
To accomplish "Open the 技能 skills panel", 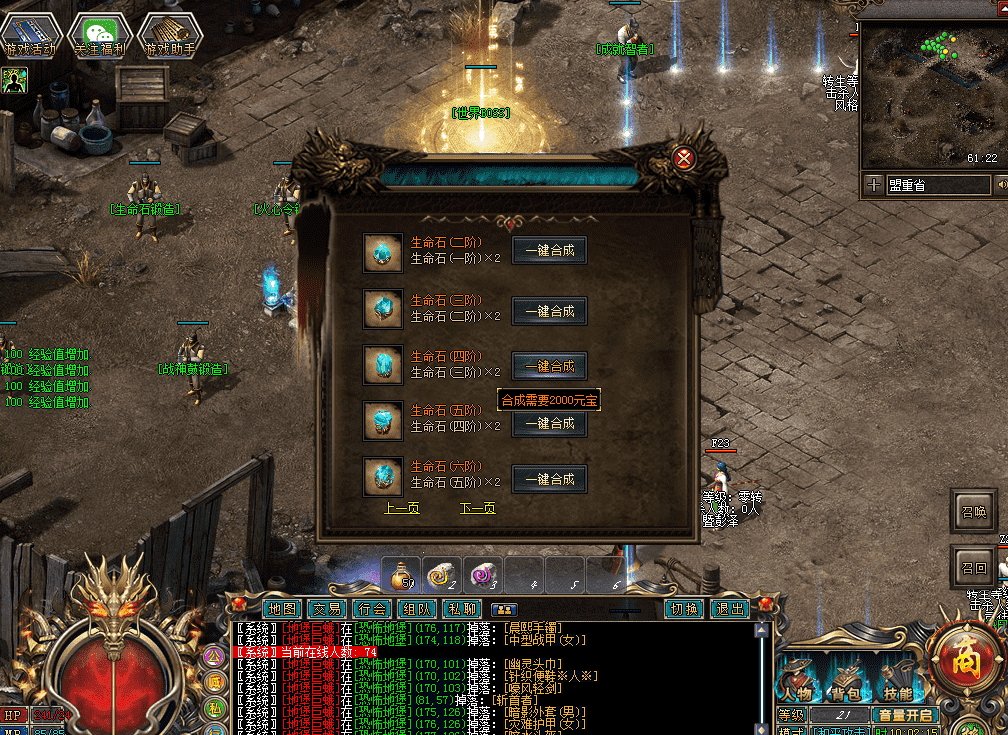I will (x=897, y=682).
